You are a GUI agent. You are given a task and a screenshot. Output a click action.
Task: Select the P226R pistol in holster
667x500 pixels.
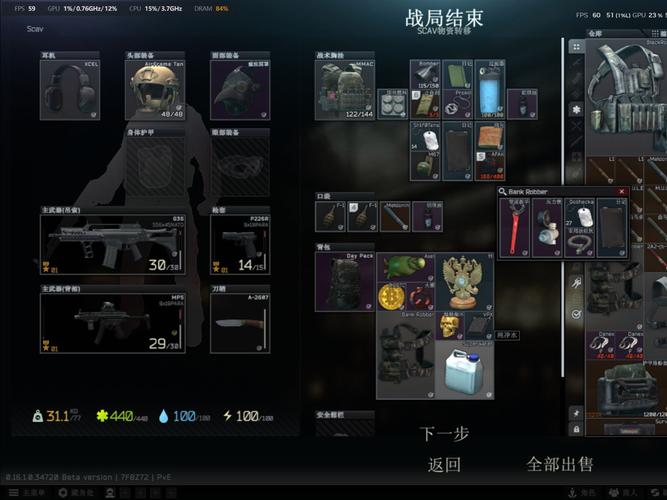[240, 241]
